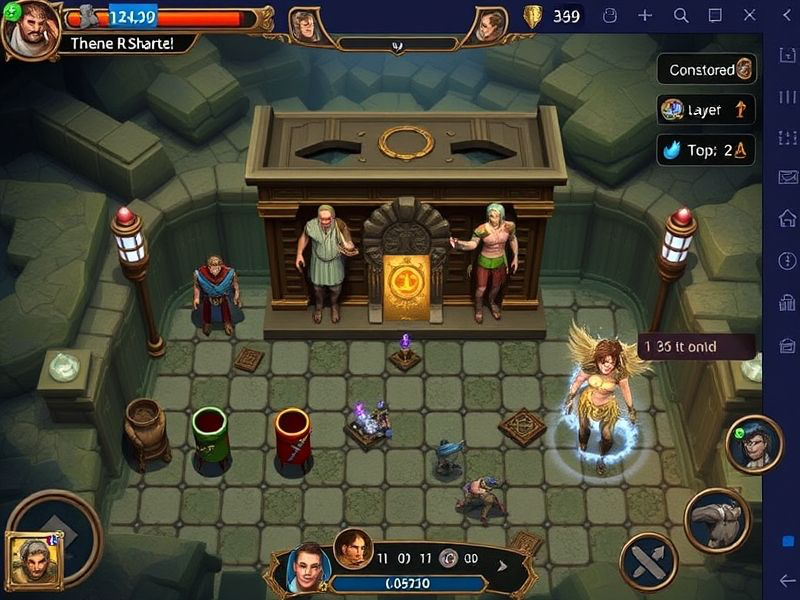800x600 pixels.
Task: Open the magnifier search in the title bar
Action: pyautogui.click(x=681, y=16)
